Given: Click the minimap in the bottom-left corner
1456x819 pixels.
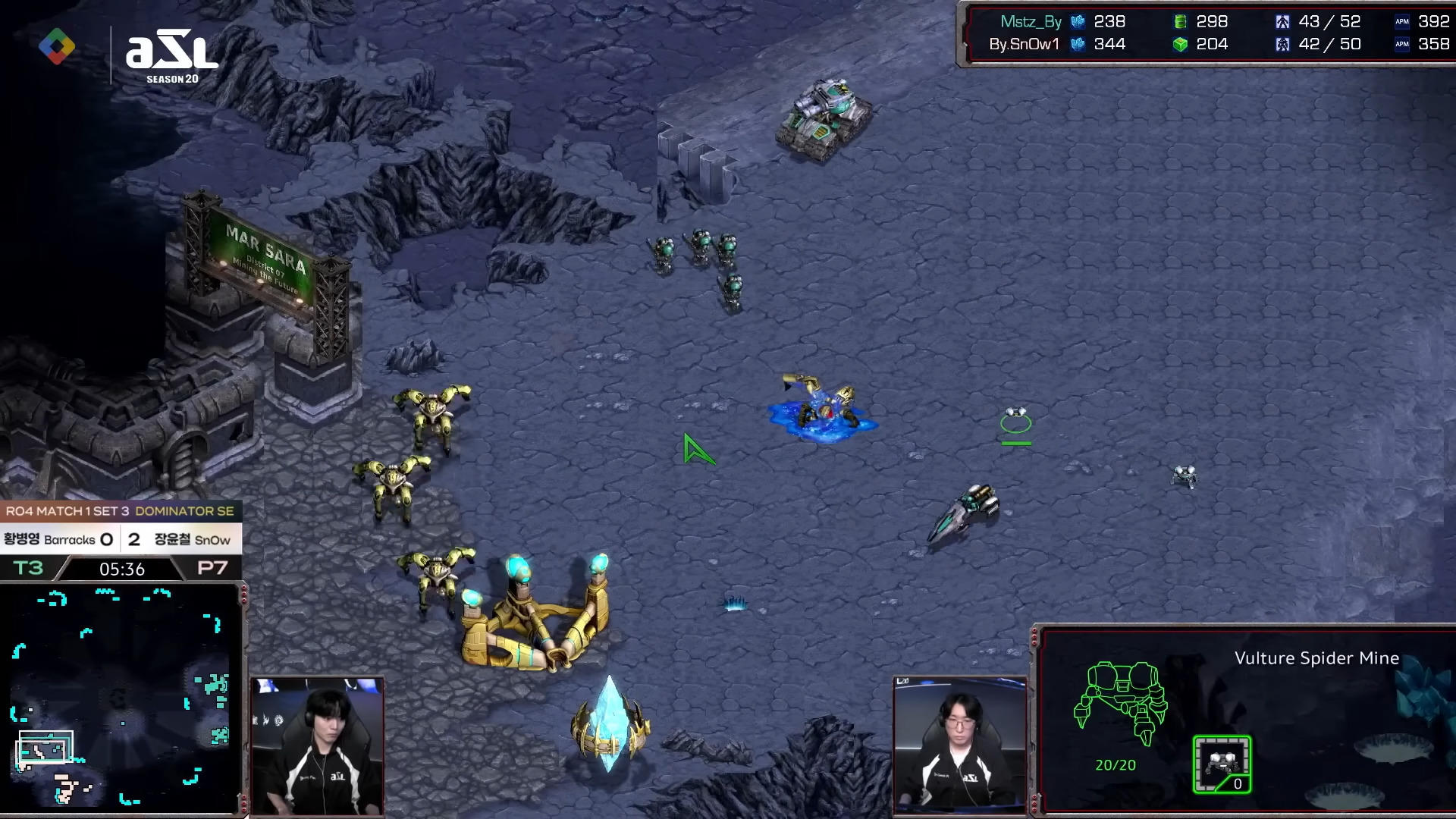Looking at the screenshot, I should pos(121,698).
